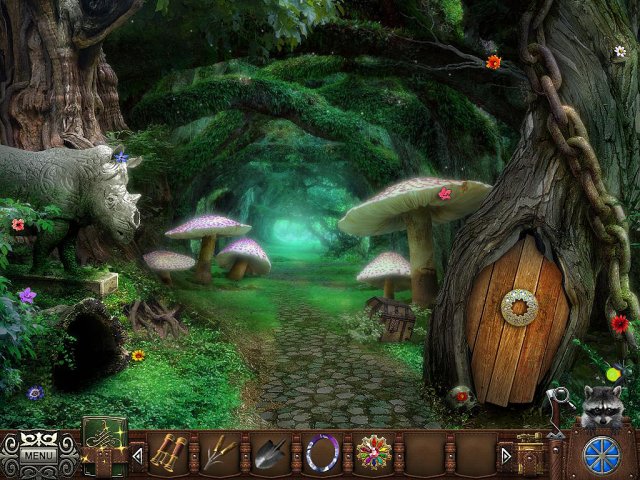Select the binoculars in the inventory
640x480 pixels.
[167, 452]
